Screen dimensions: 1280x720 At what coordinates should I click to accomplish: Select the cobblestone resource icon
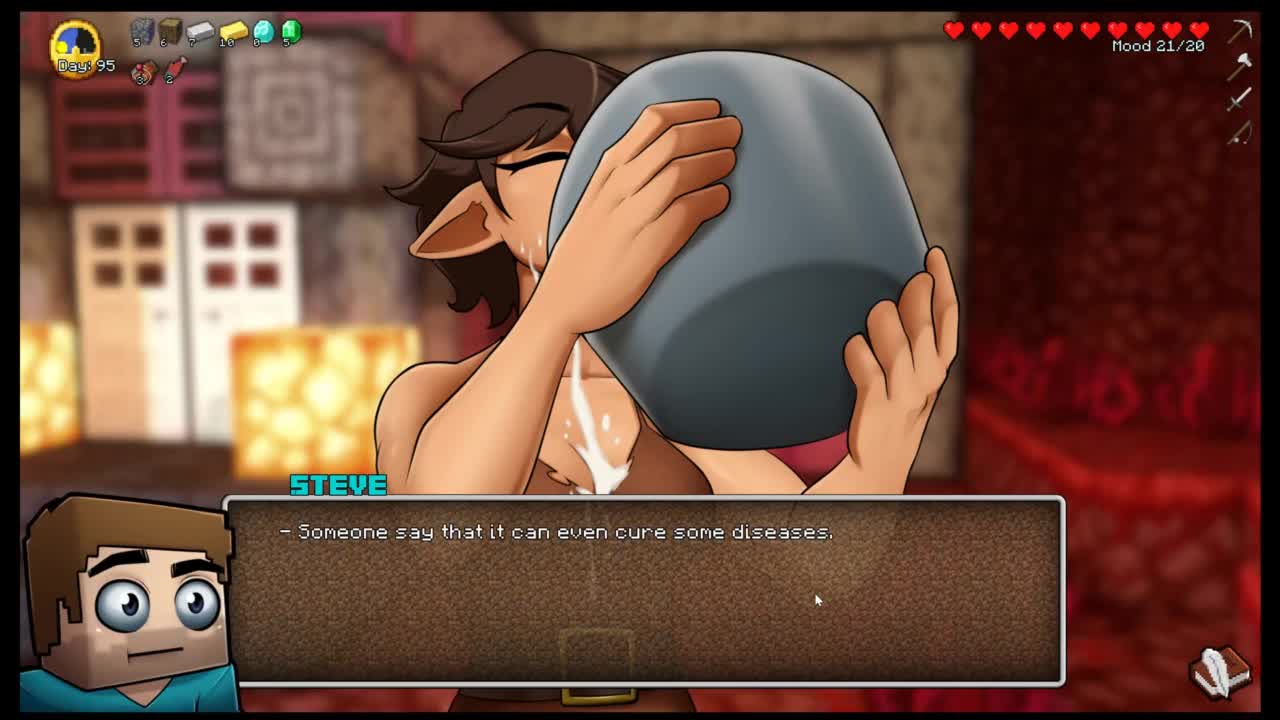142,31
